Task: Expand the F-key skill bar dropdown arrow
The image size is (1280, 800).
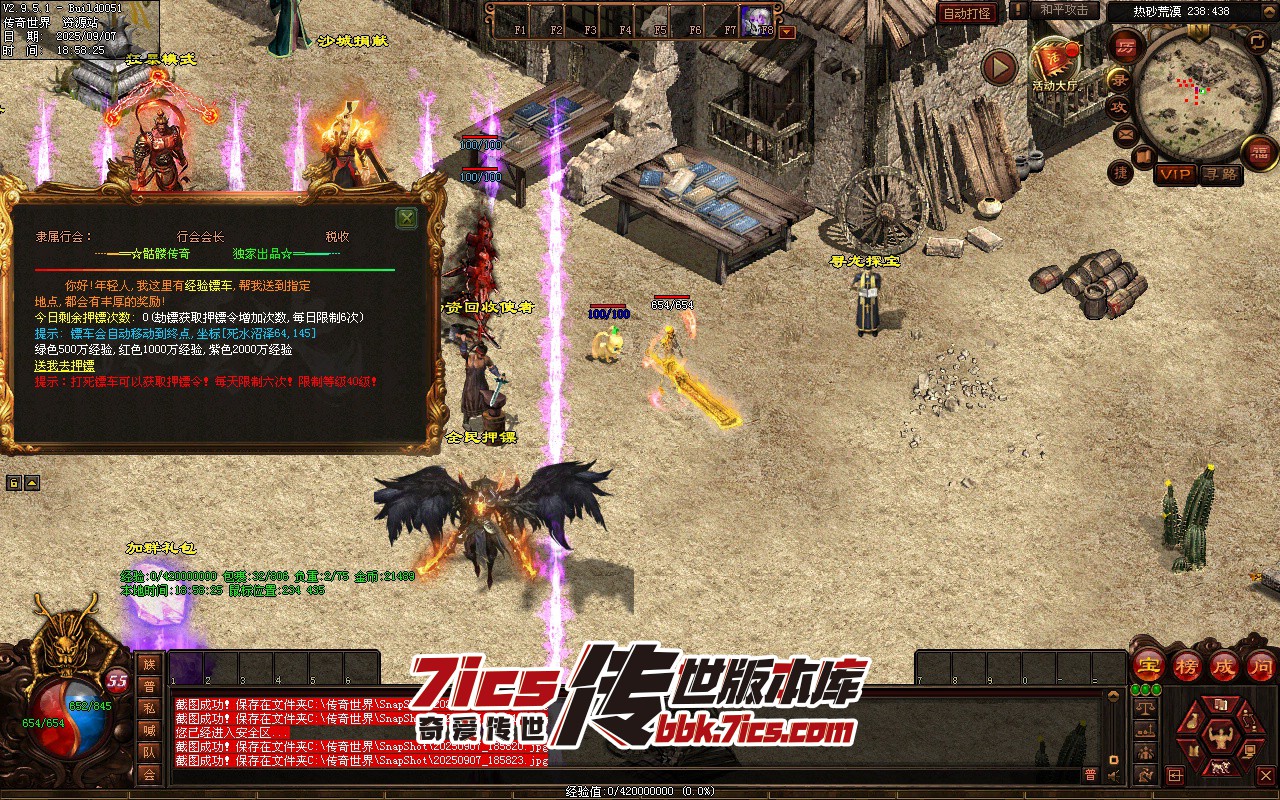Action: click(x=787, y=32)
